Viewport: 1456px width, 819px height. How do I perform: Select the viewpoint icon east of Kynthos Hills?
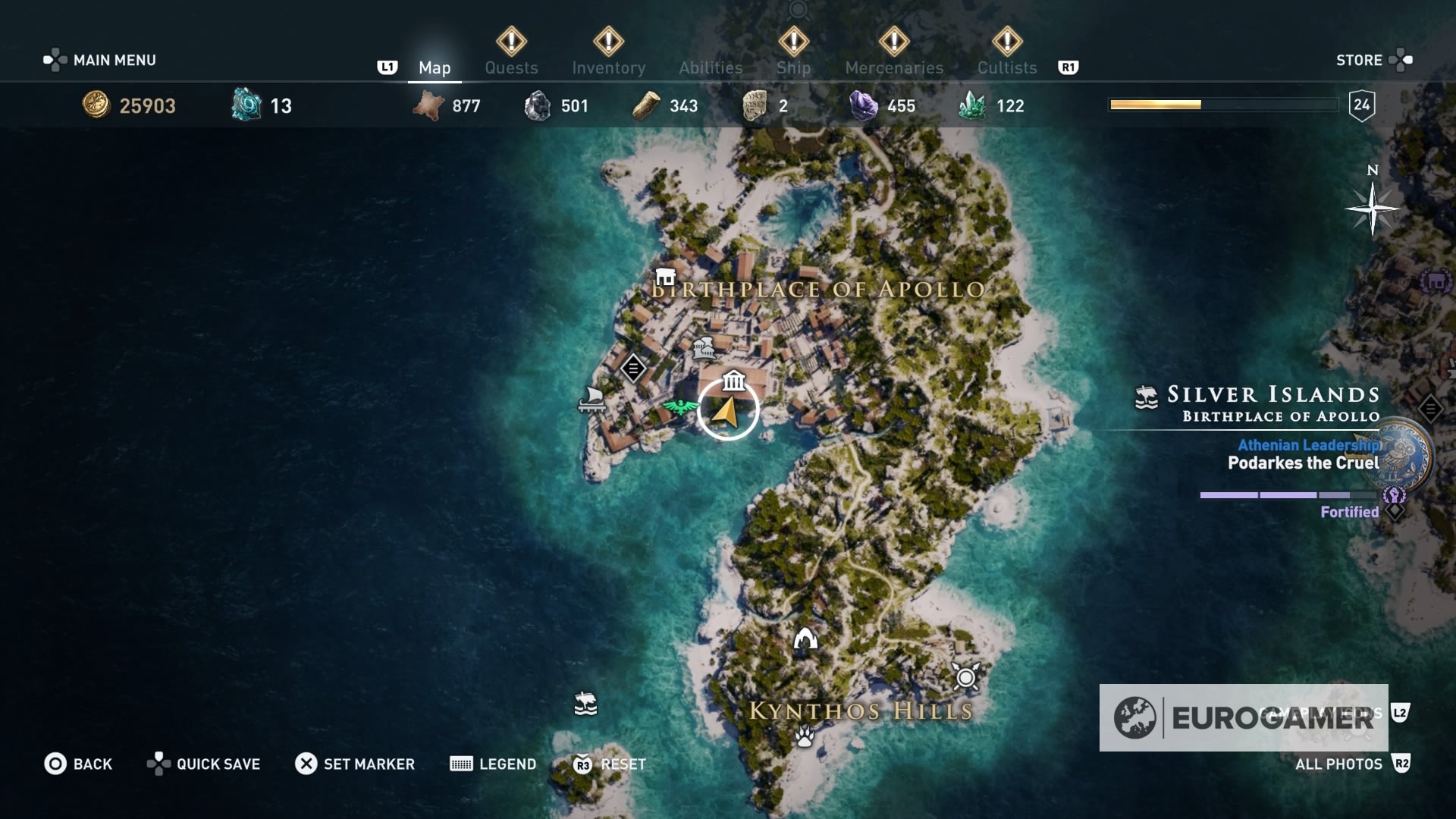(x=965, y=679)
